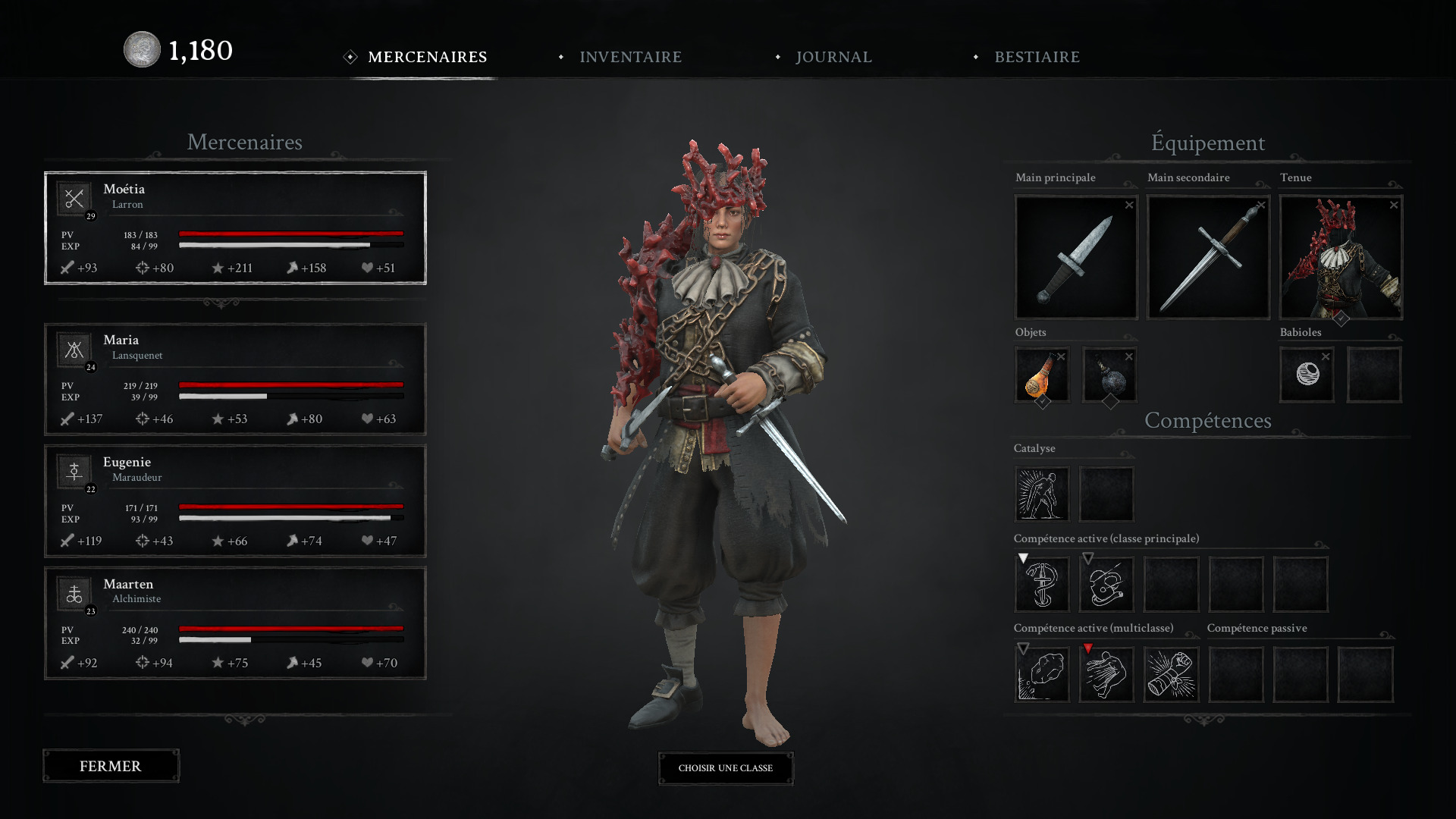Unequip the Main principale dagger with X
Image resolution: width=1456 pixels, height=819 pixels.
point(1129,206)
